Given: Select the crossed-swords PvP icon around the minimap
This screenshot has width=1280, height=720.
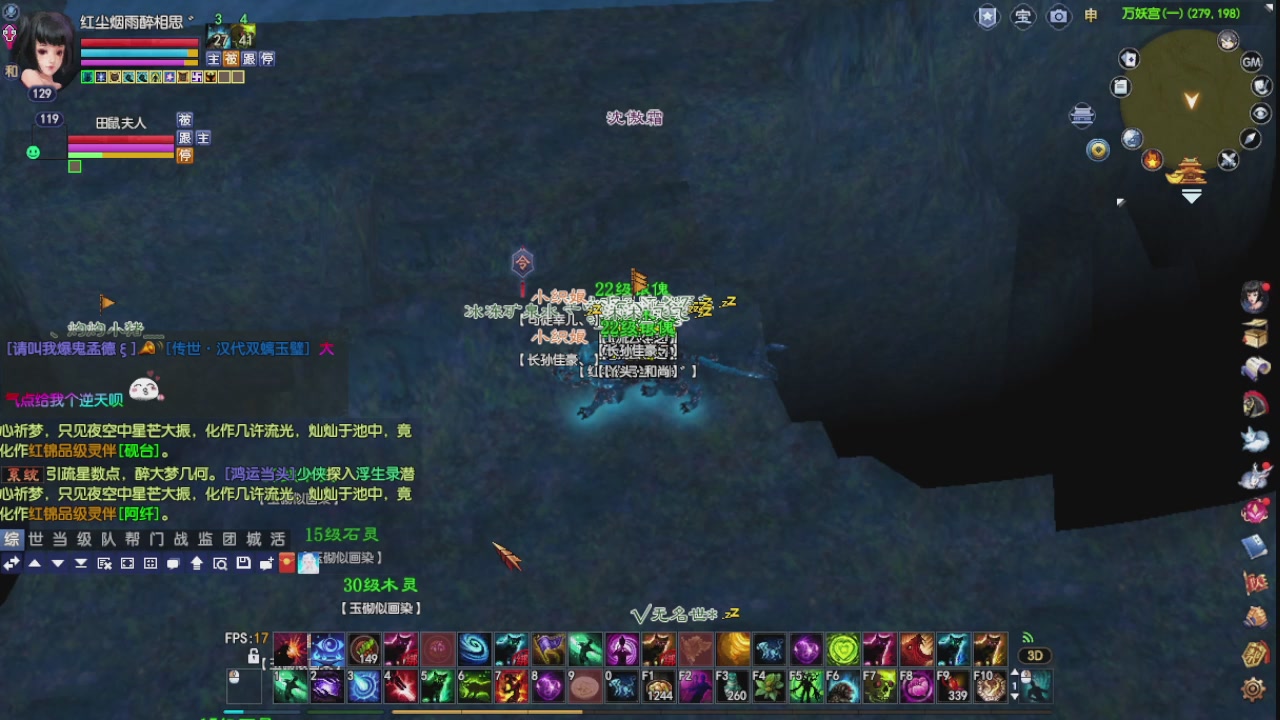Looking at the screenshot, I should [x=1227, y=160].
